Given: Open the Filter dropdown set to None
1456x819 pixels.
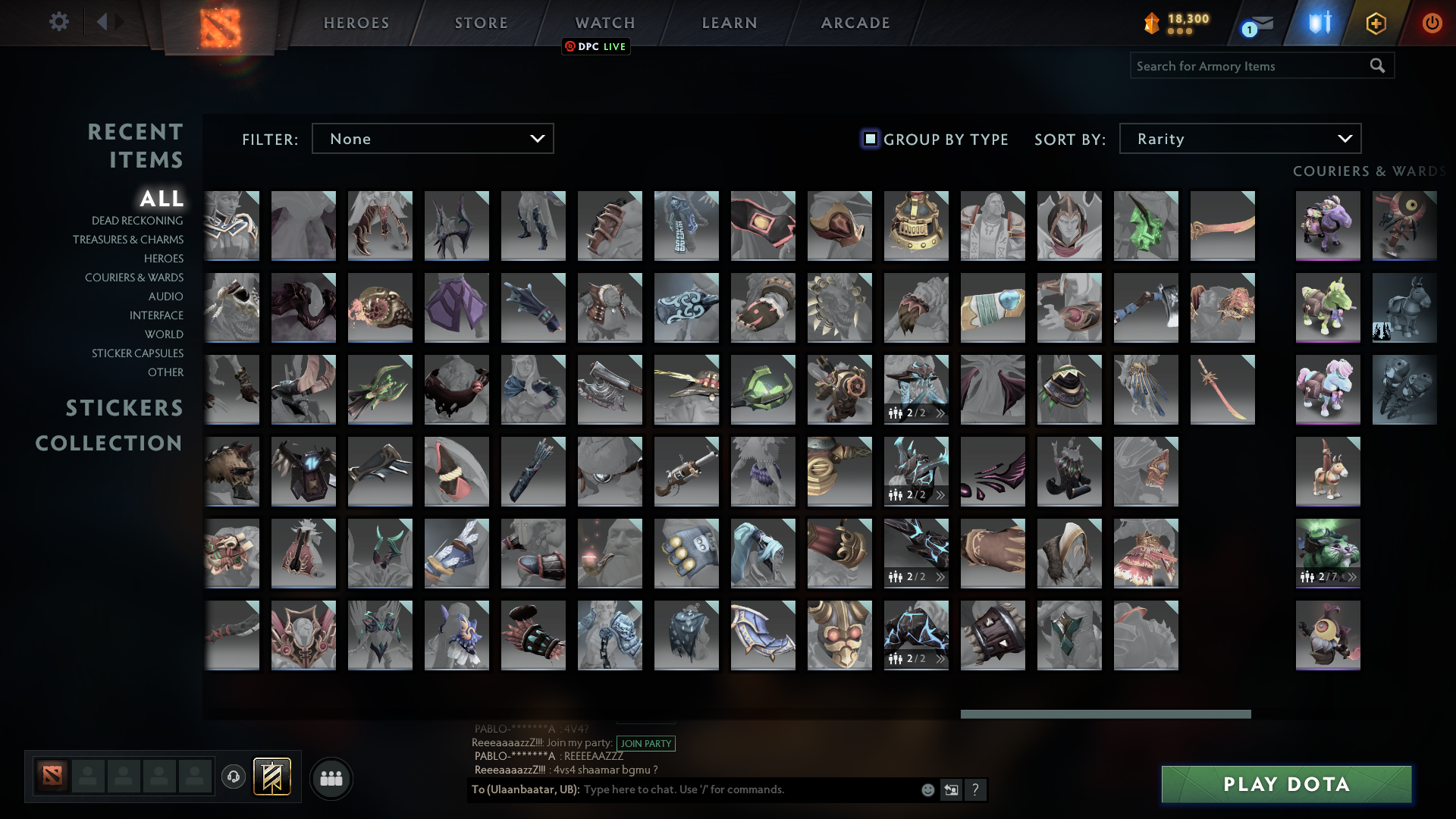Looking at the screenshot, I should [x=432, y=138].
